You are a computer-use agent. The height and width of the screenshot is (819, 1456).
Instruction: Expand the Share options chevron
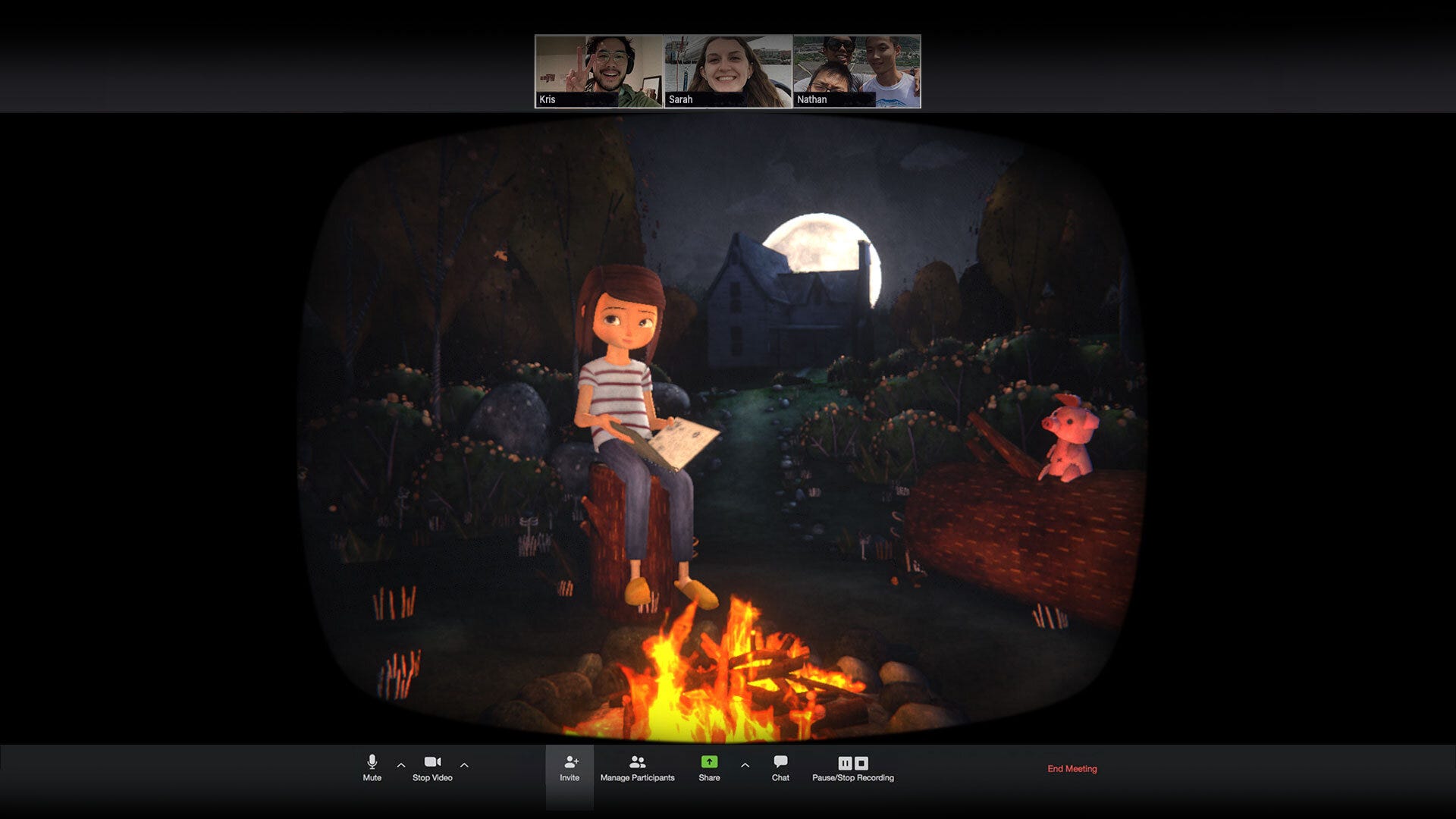pyautogui.click(x=745, y=766)
